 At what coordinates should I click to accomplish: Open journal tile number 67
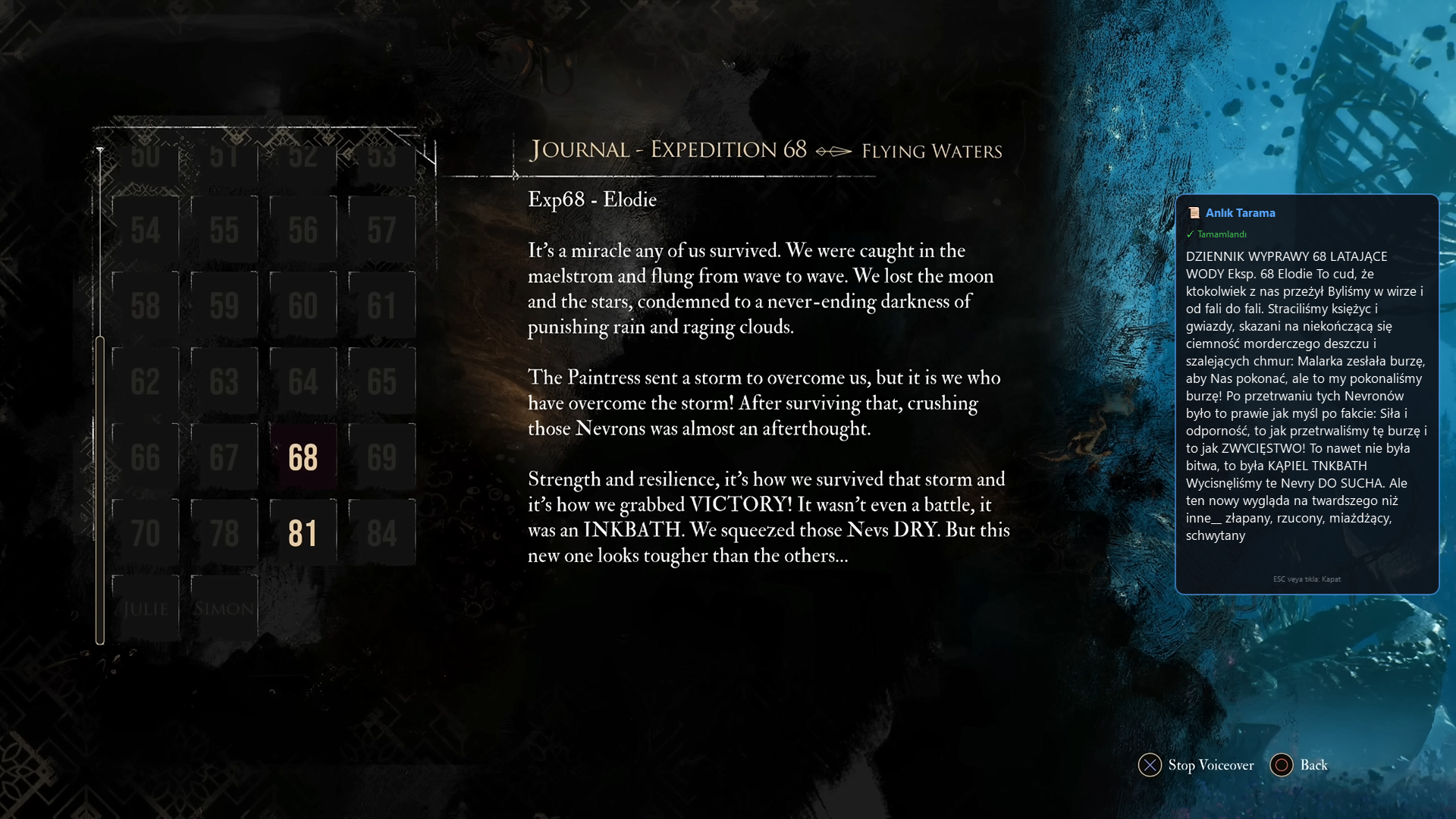click(x=224, y=457)
